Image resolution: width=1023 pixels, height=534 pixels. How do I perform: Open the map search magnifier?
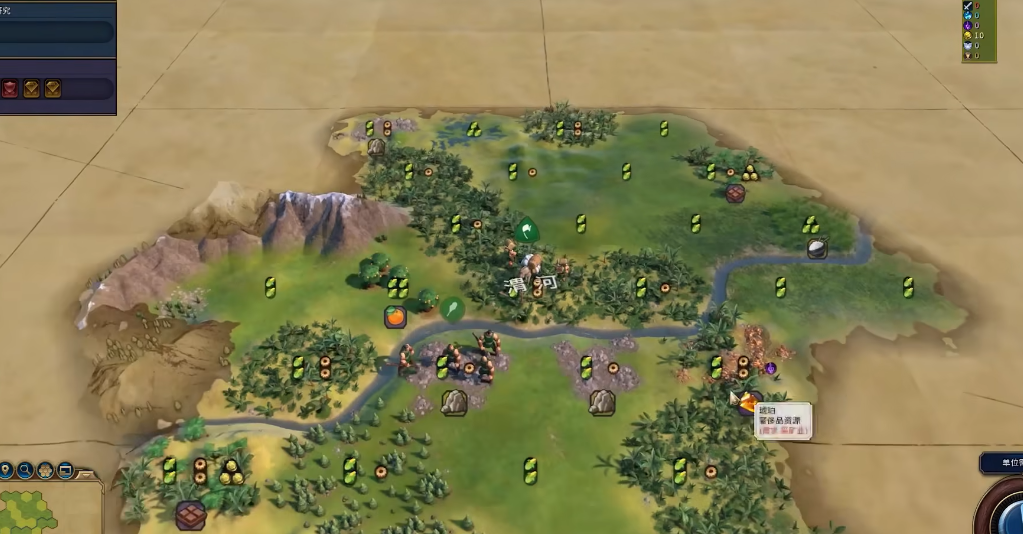[x=26, y=470]
